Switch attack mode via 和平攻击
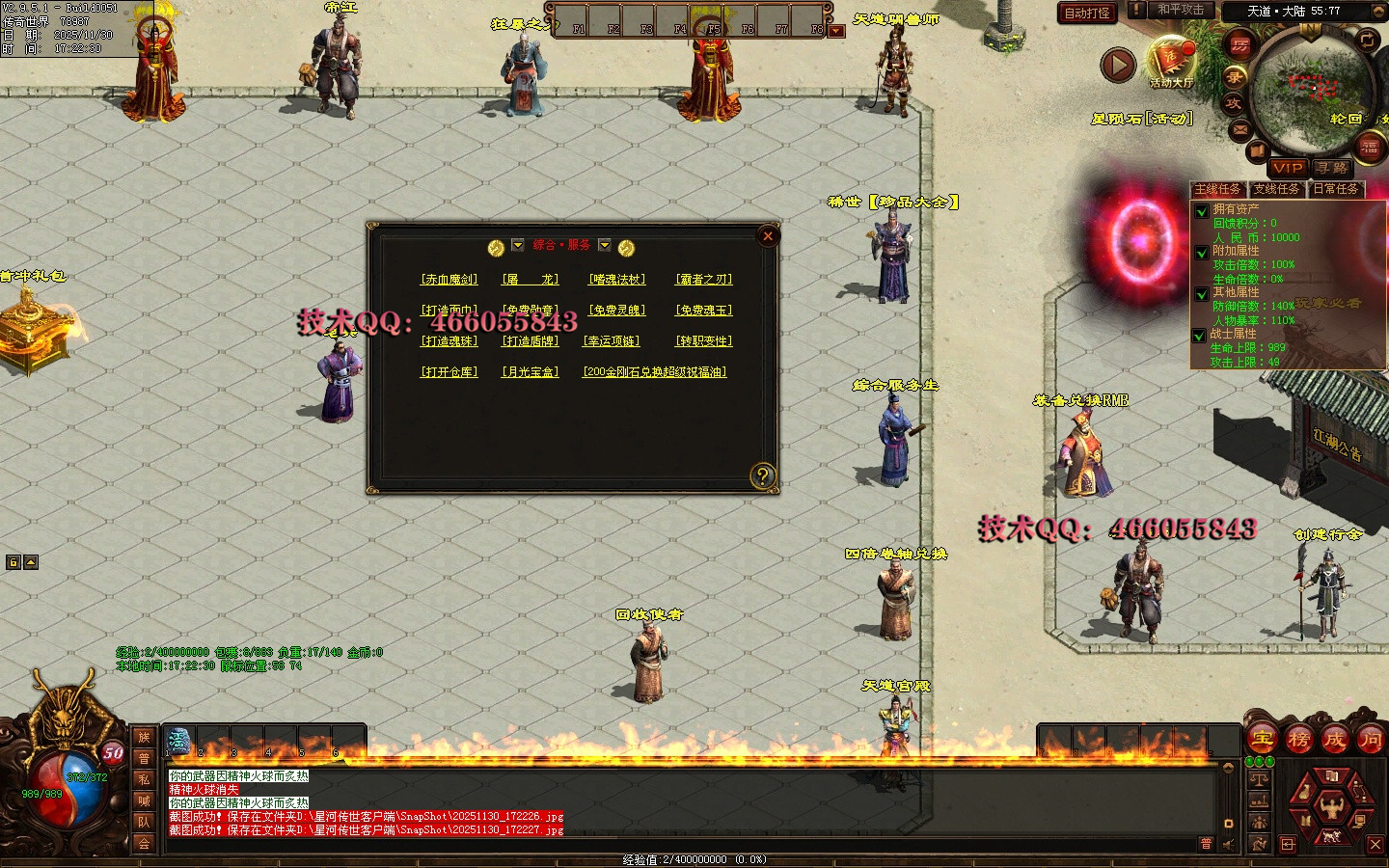The height and width of the screenshot is (868, 1389). coord(1180,11)
